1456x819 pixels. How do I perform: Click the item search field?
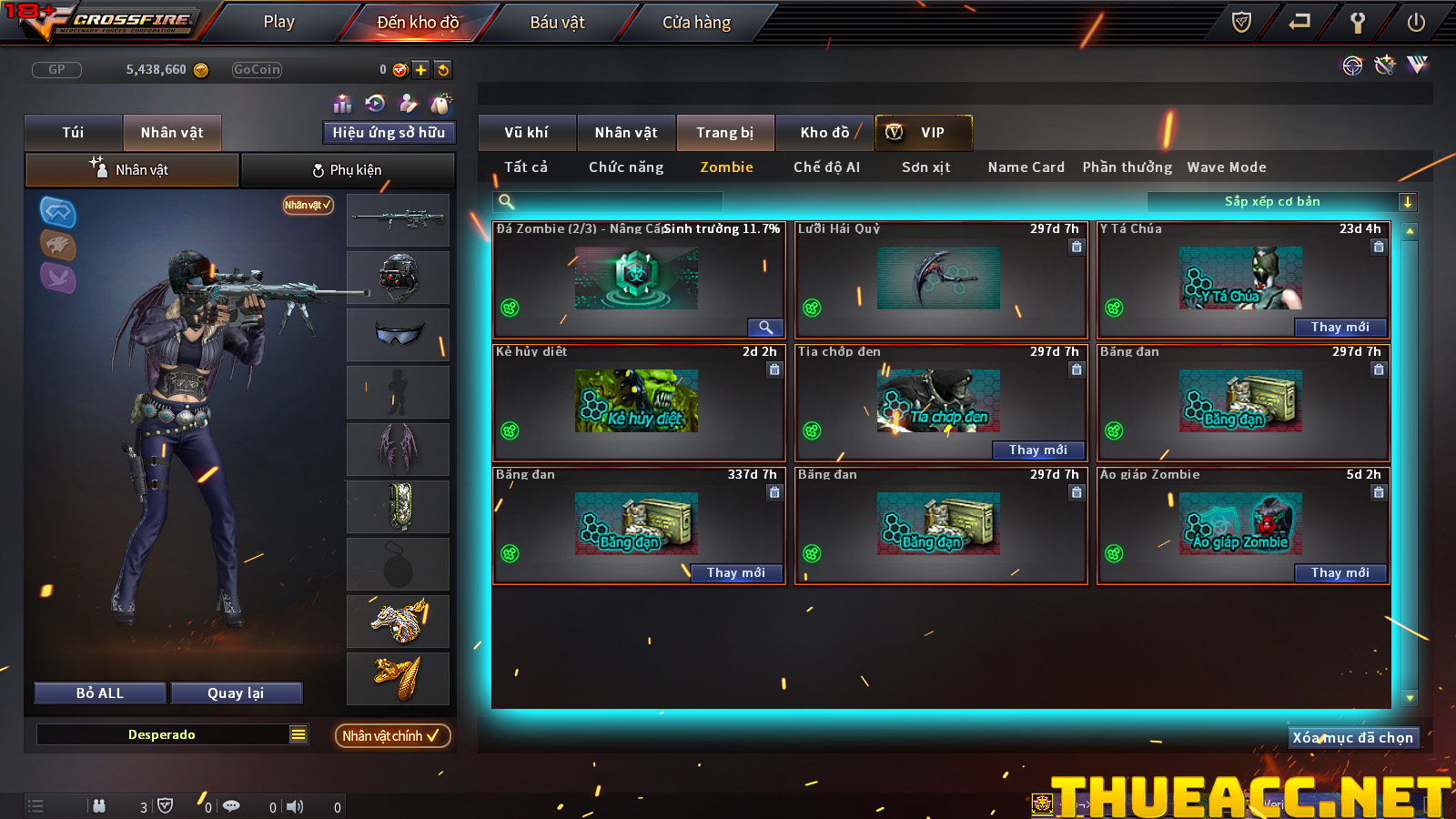click(610, 202)
